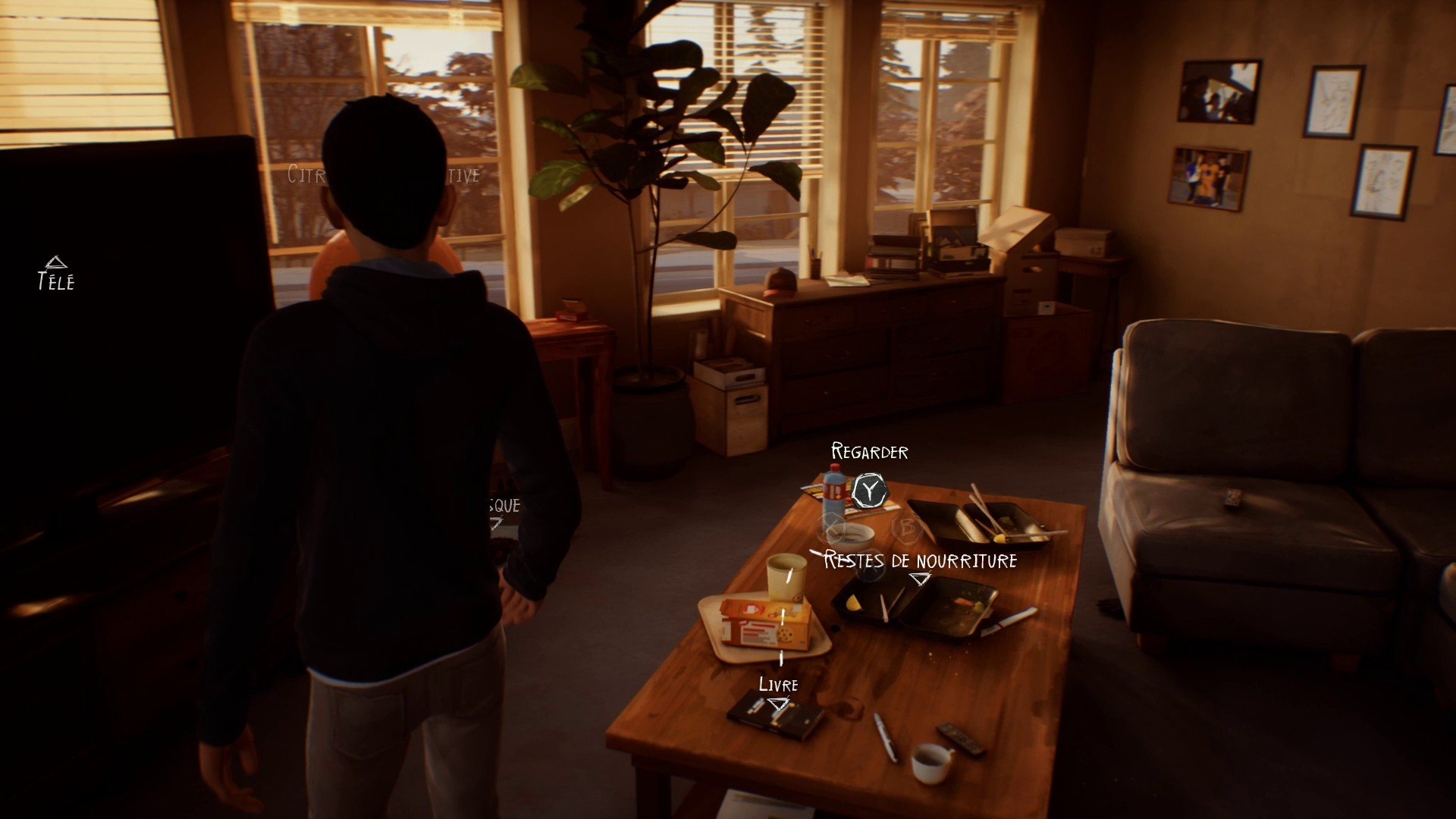Click the triangle marker under Restes de nourriture
This screenshot has height=819, width=1456.
click(x=920, y=579)
